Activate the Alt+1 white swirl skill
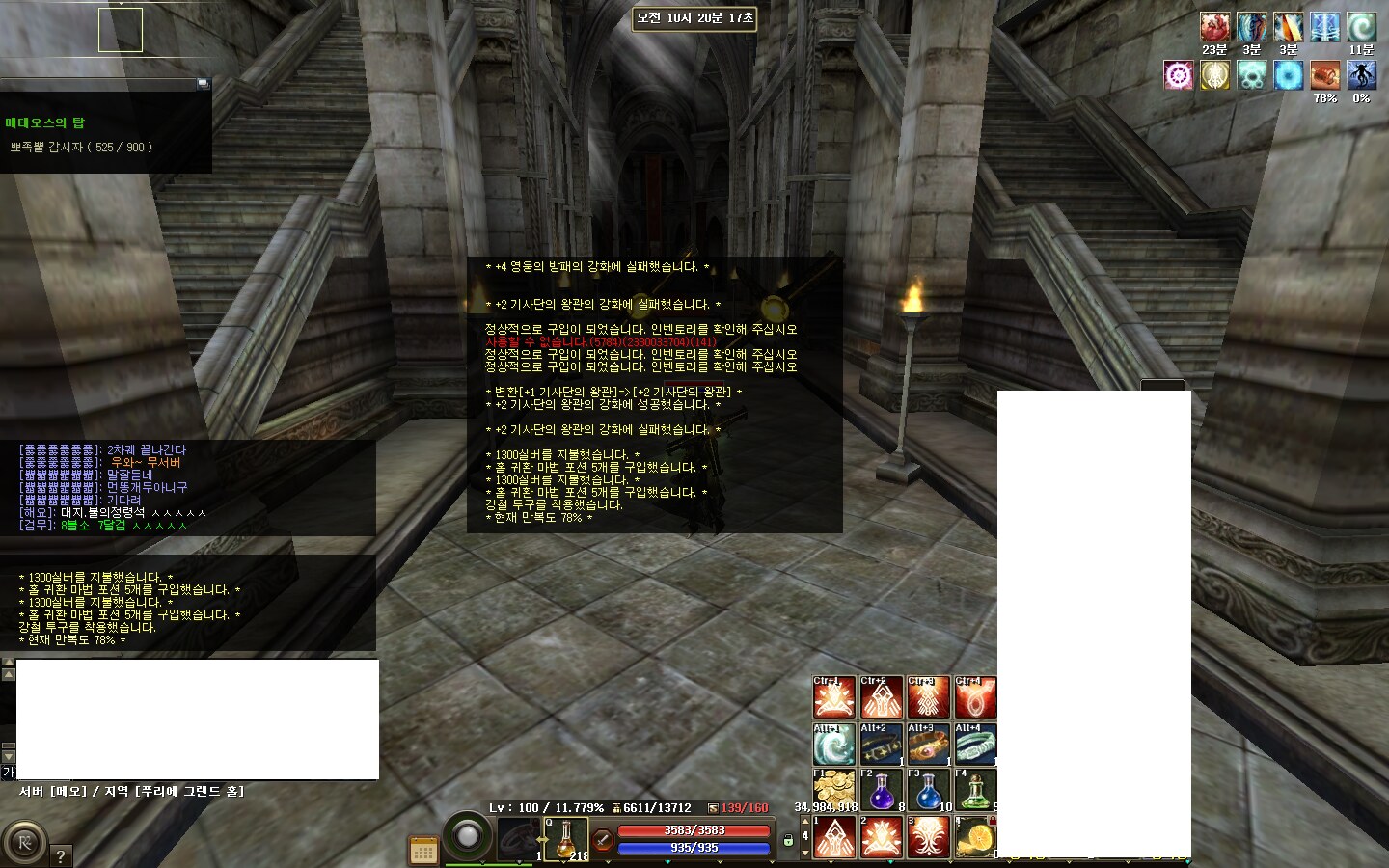 click(x=833, y=745)
